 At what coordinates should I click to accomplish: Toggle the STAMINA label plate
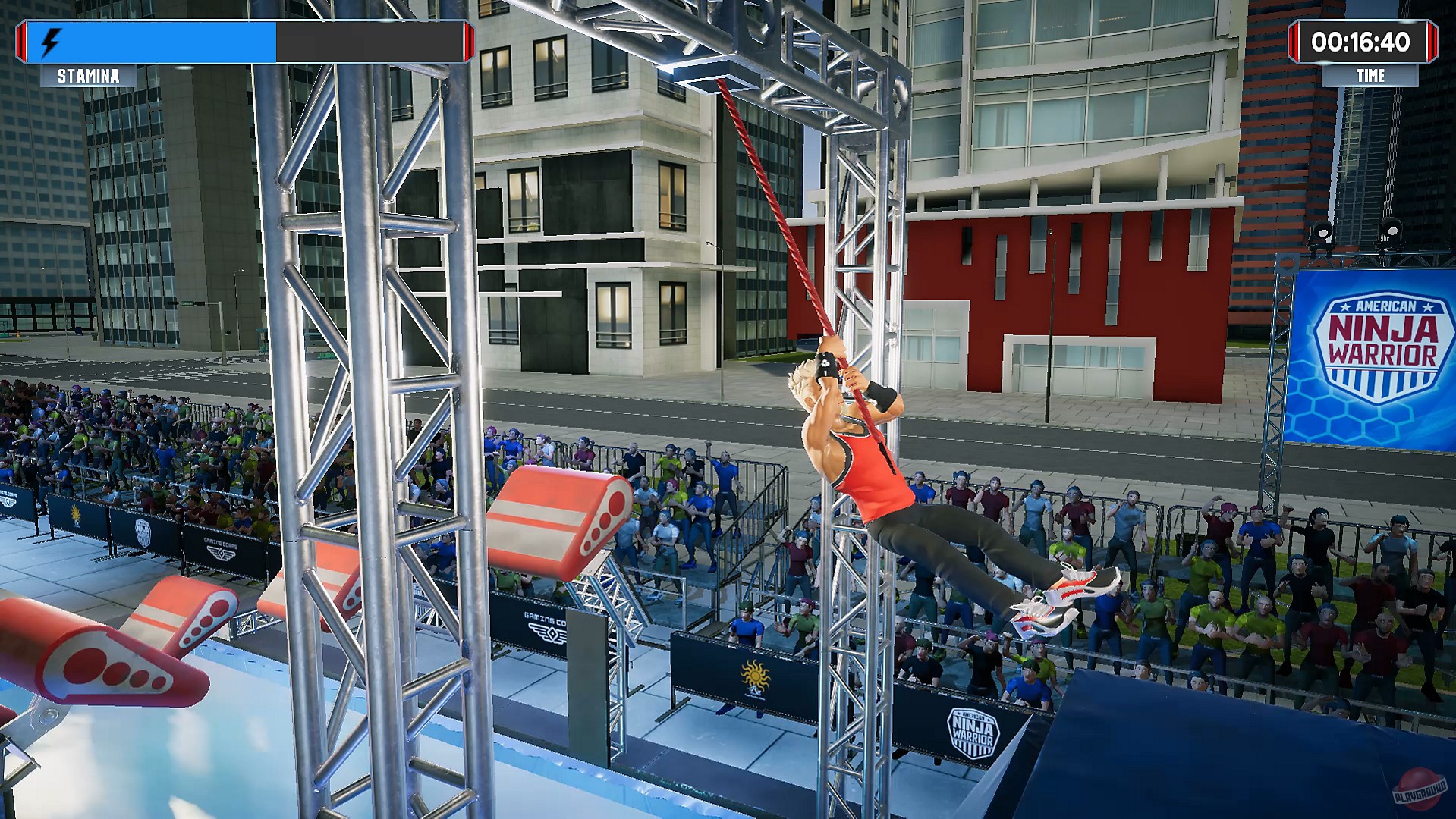tap(88, 76)
